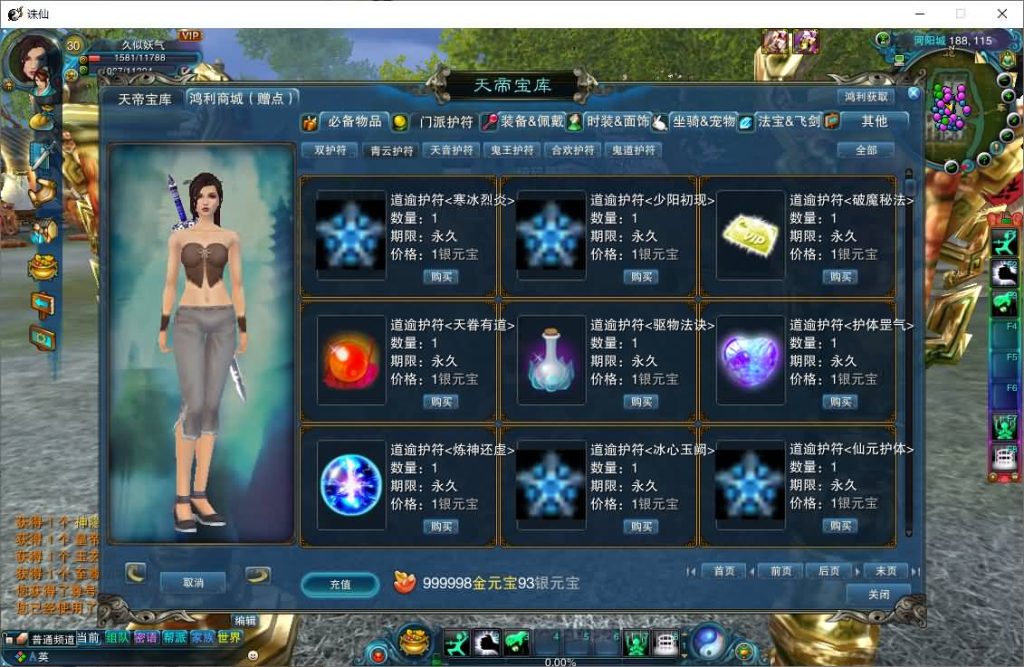Switch to the 鸿利商城 (赠点) tab
1024x667 pixels.
click(x=243, y=98)
